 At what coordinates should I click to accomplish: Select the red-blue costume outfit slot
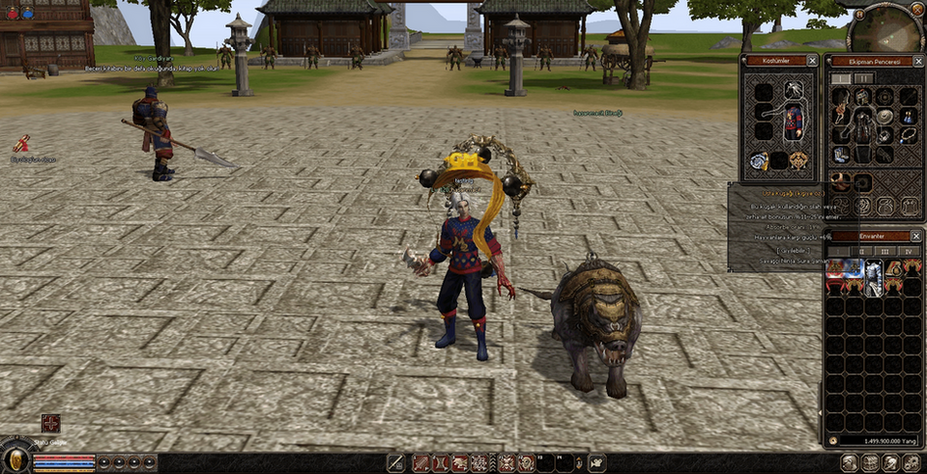click(x=794, y=124)
